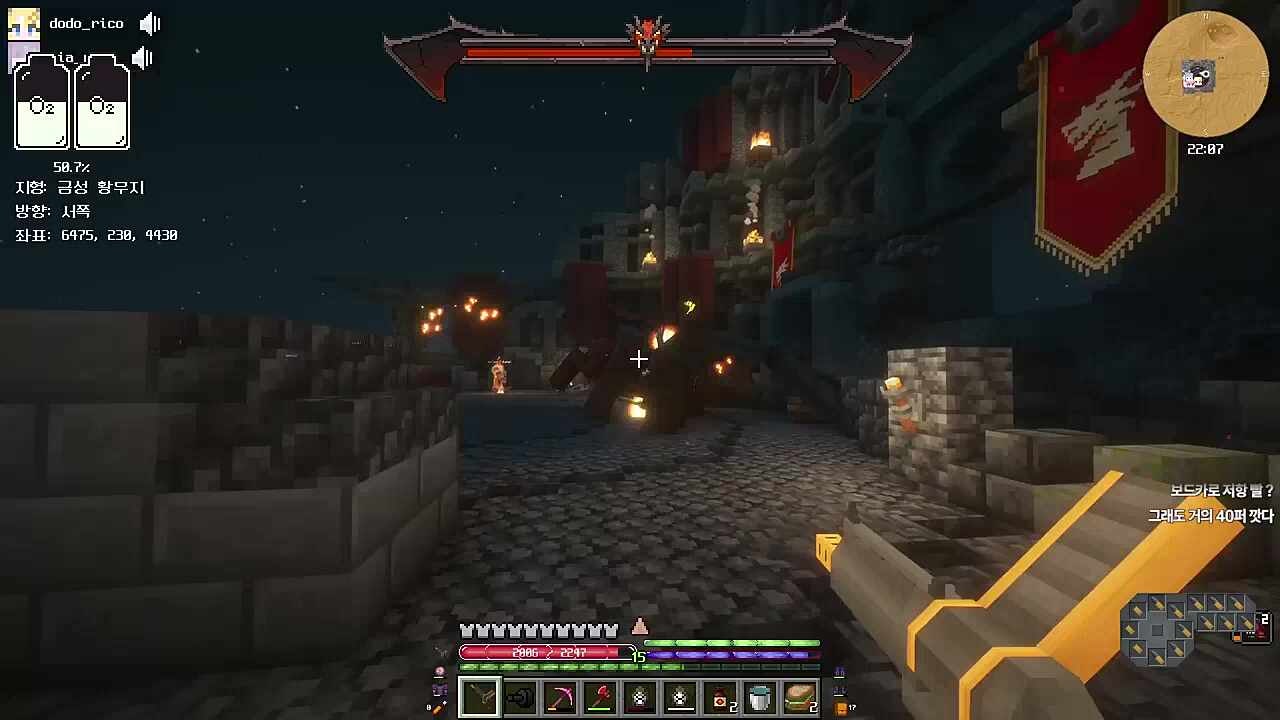Screen dimensions: 1280x720
Task: Toggle dodo_rico's voice speaker icon
Action: (x=150, y=24)
